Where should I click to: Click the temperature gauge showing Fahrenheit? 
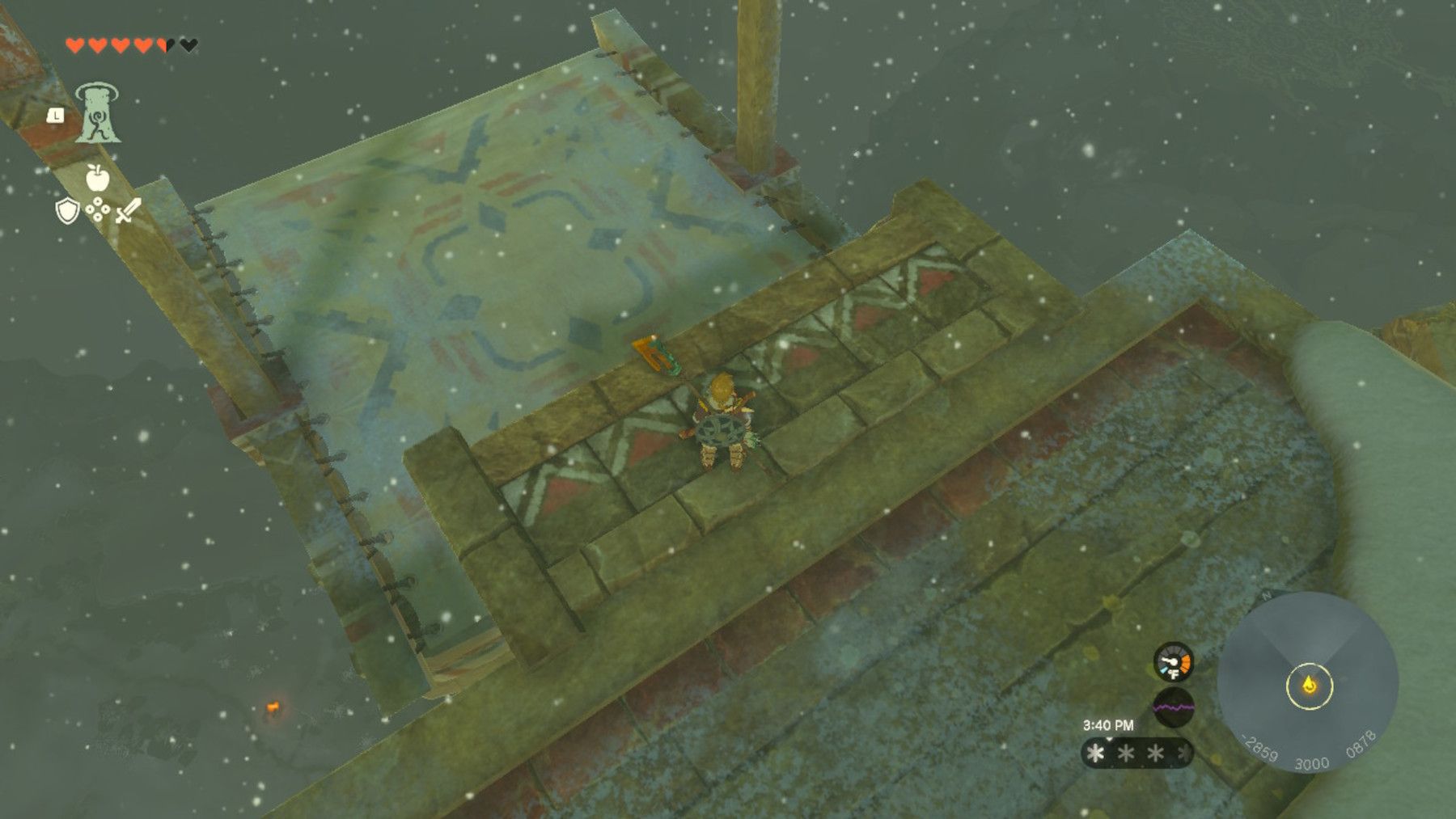click(x=1173, y=661)
